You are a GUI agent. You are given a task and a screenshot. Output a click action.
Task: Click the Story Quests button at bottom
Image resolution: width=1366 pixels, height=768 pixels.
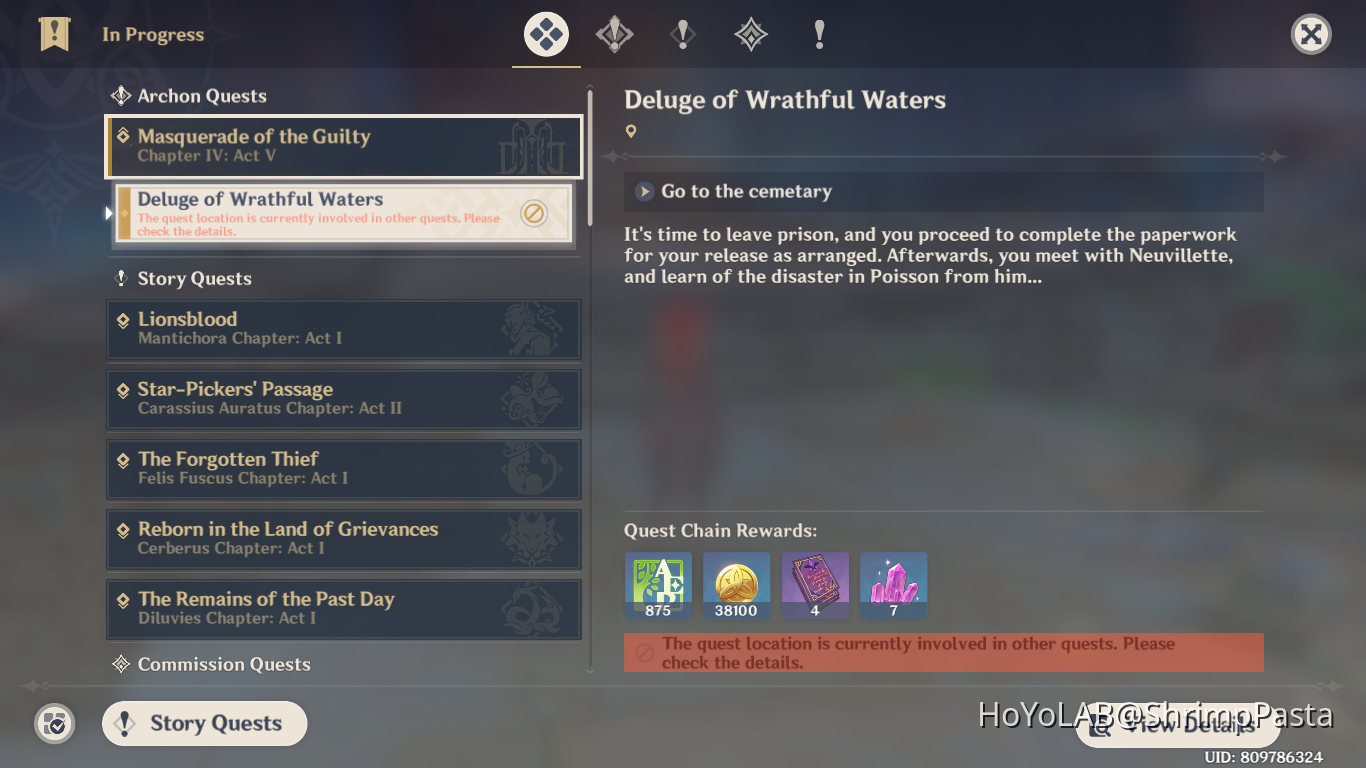(204, 723)
